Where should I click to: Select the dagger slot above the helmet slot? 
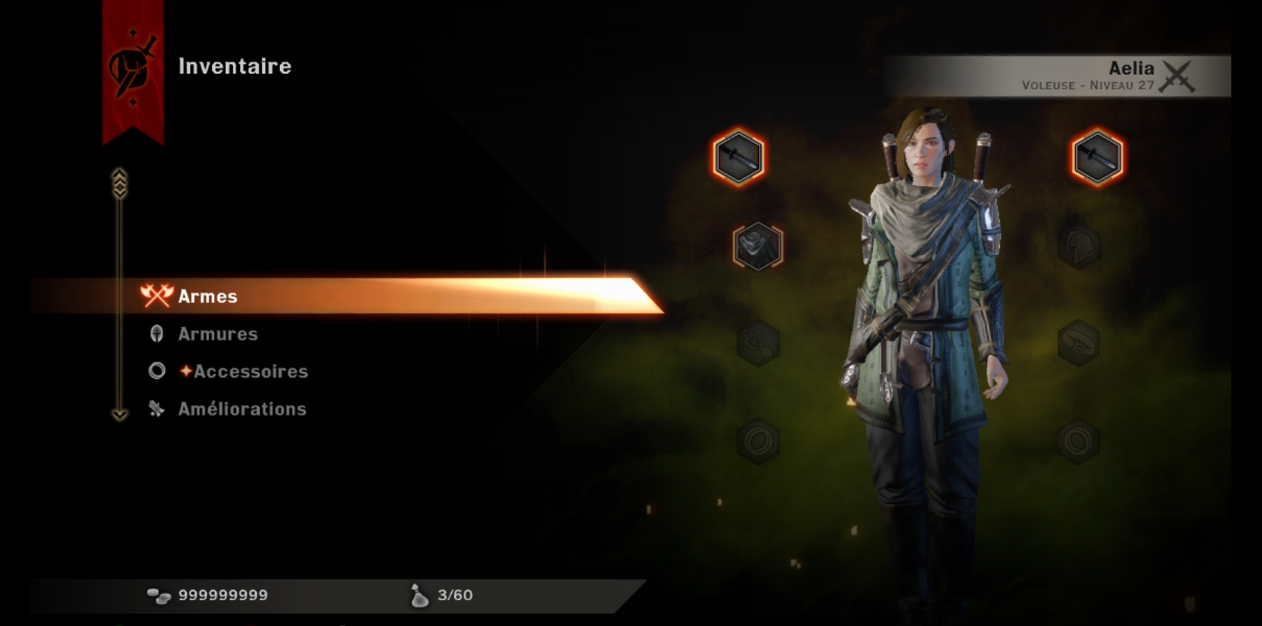[1097, 158]
